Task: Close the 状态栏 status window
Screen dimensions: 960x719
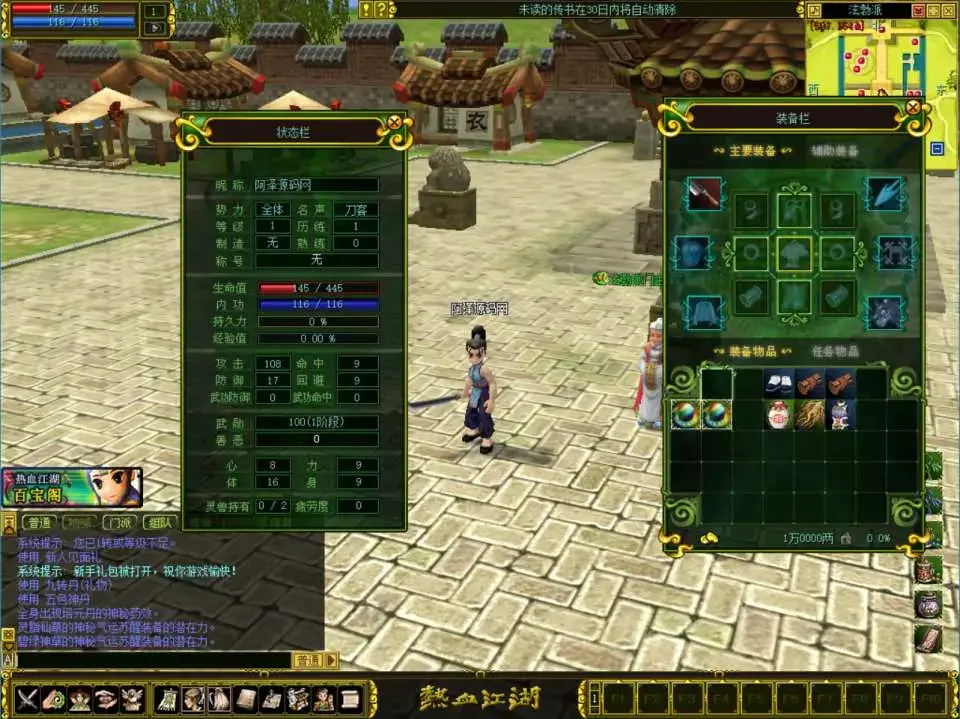Action: point(394,122)
